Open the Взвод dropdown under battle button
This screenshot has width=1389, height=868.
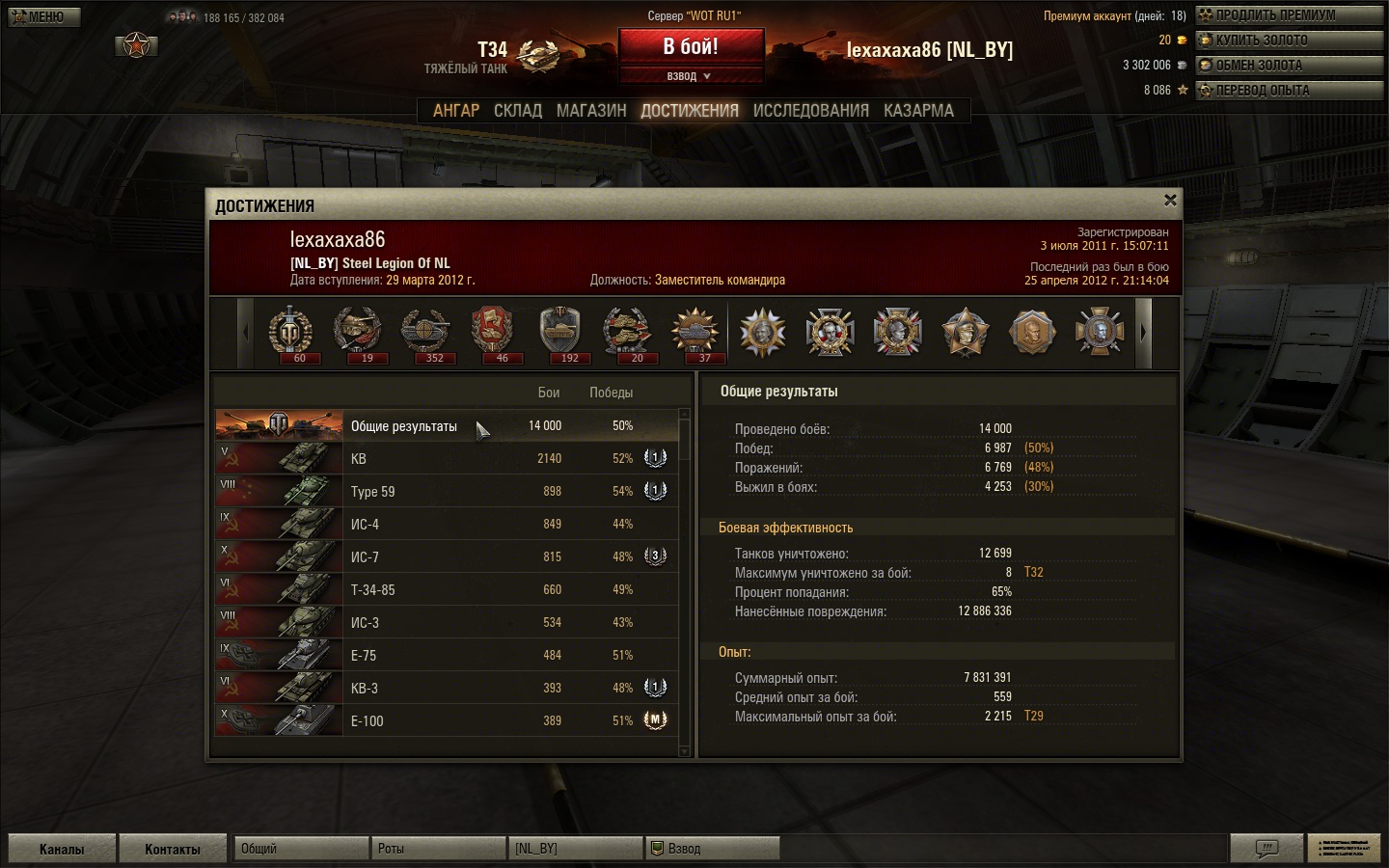pos(691,76)
